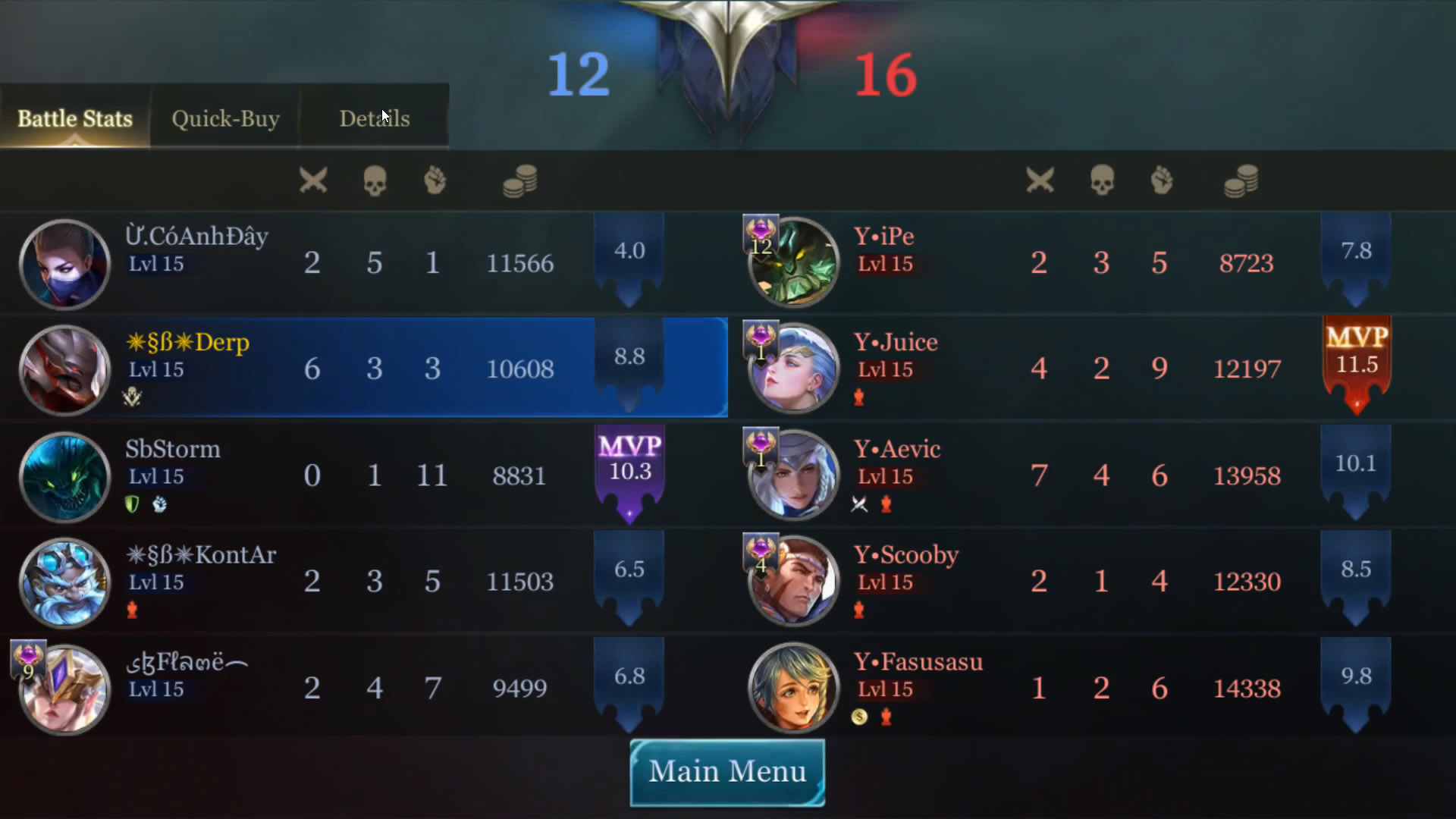Click Y•Scooby's hero portrait
Image resolution: width=1456 pixels, height=819 pixels.
click(793, 582)
